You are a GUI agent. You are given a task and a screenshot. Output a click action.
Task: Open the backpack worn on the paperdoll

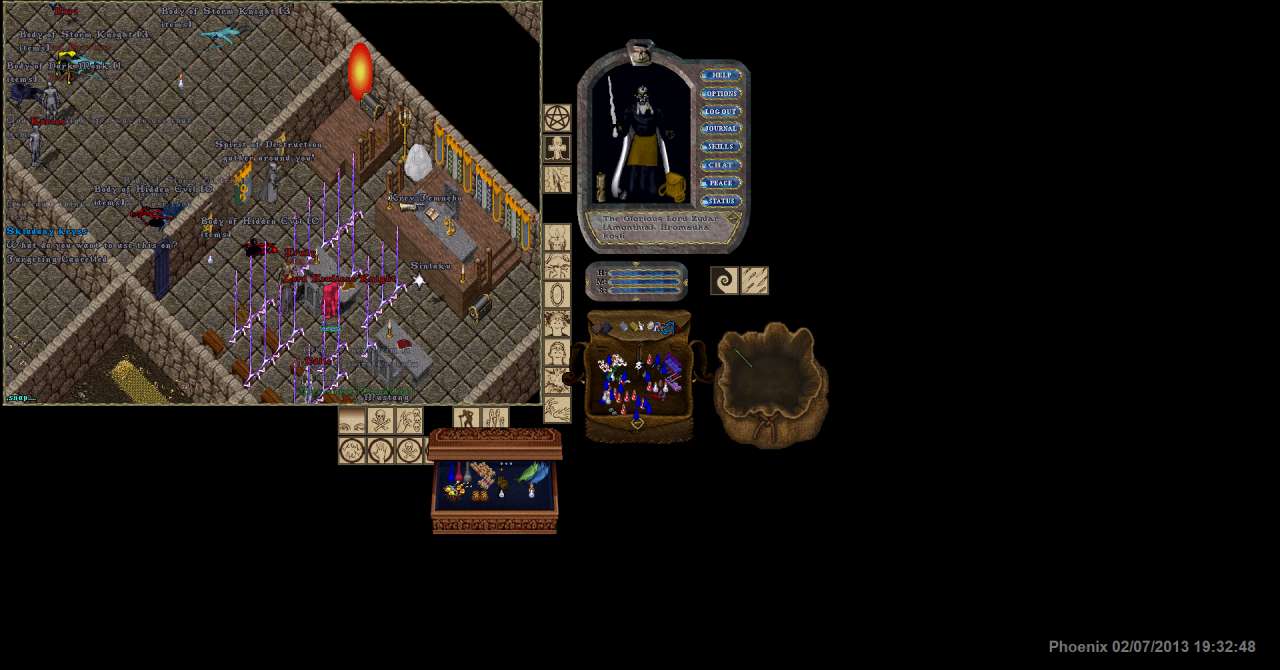671,187
